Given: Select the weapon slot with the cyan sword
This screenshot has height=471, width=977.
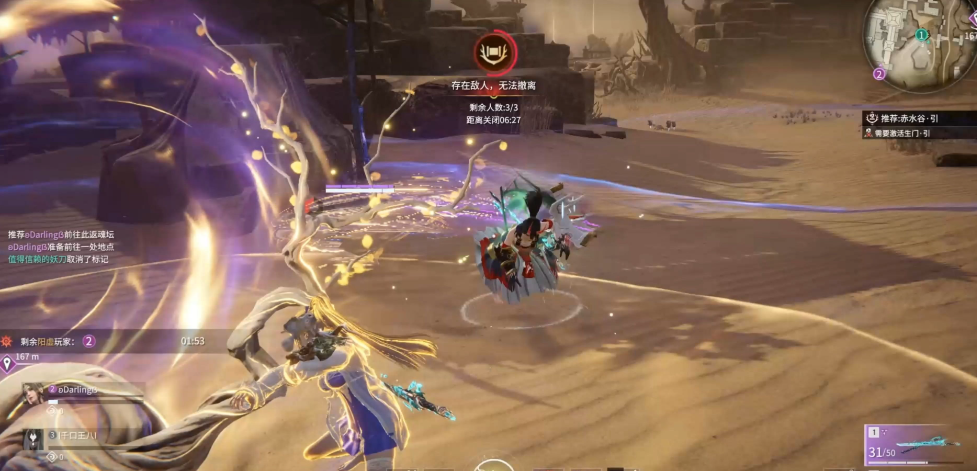Looking at the screenshot, I should point(920,442).
